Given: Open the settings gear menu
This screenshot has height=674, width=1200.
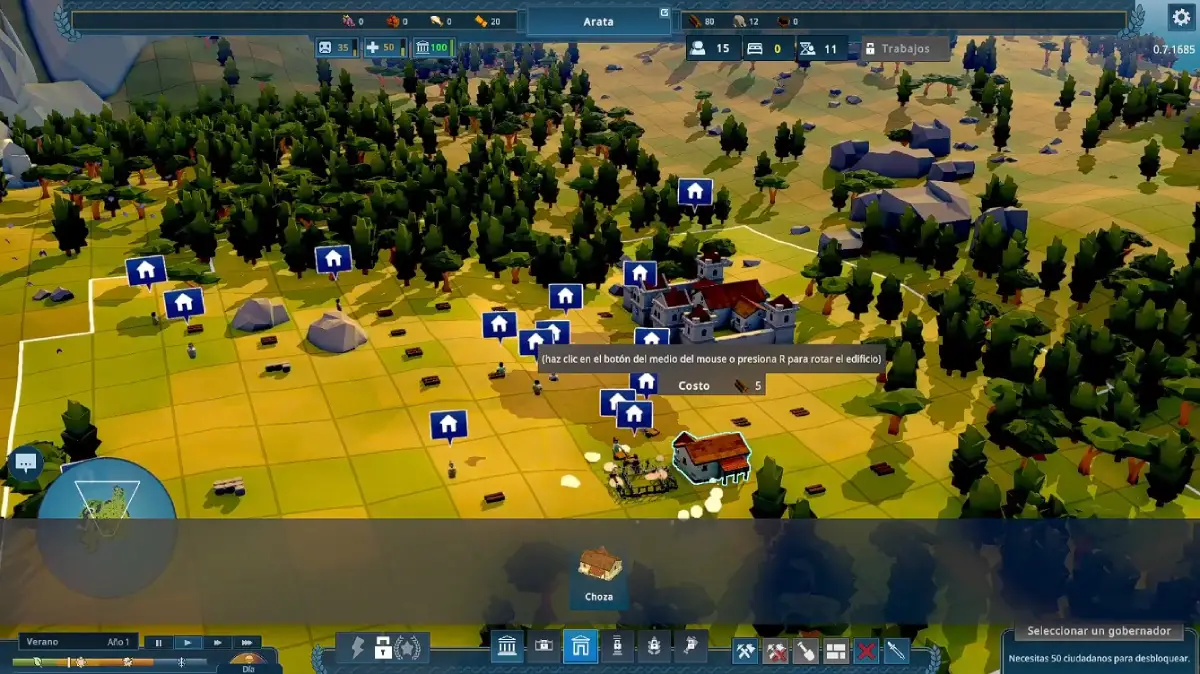Looking at the screenshot, I should (x=1181, y=16).
